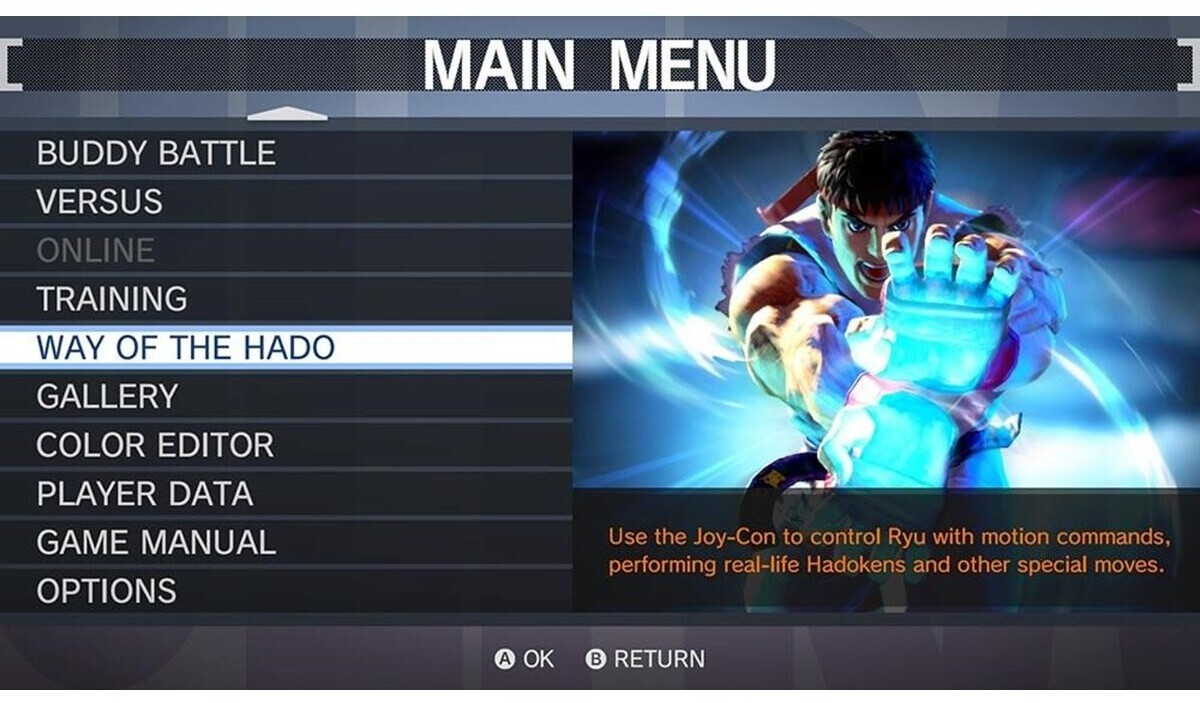The image size is (1200, 703).
Task: Click the Ryu preview artwork
Action: 885,310
